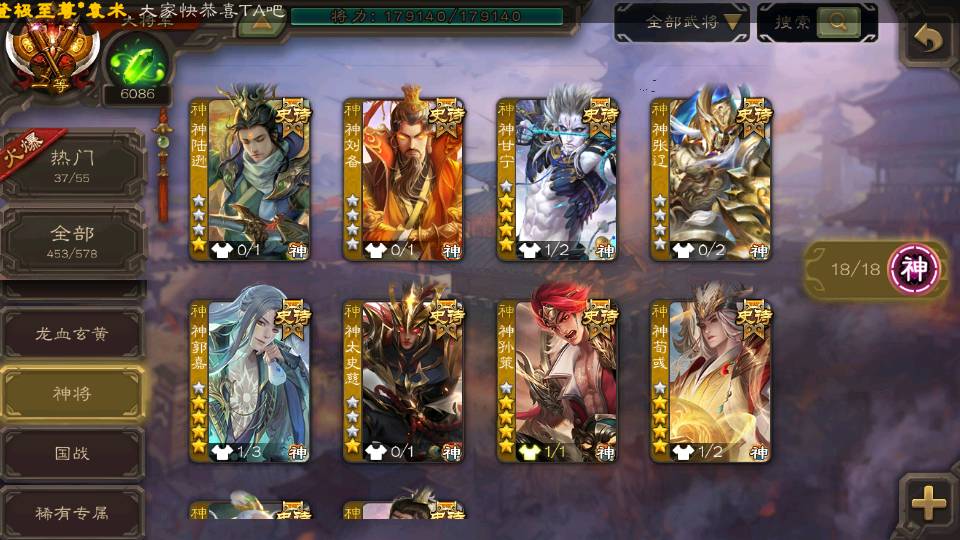
Task: Go back with the return arrow
Action: 929,40
